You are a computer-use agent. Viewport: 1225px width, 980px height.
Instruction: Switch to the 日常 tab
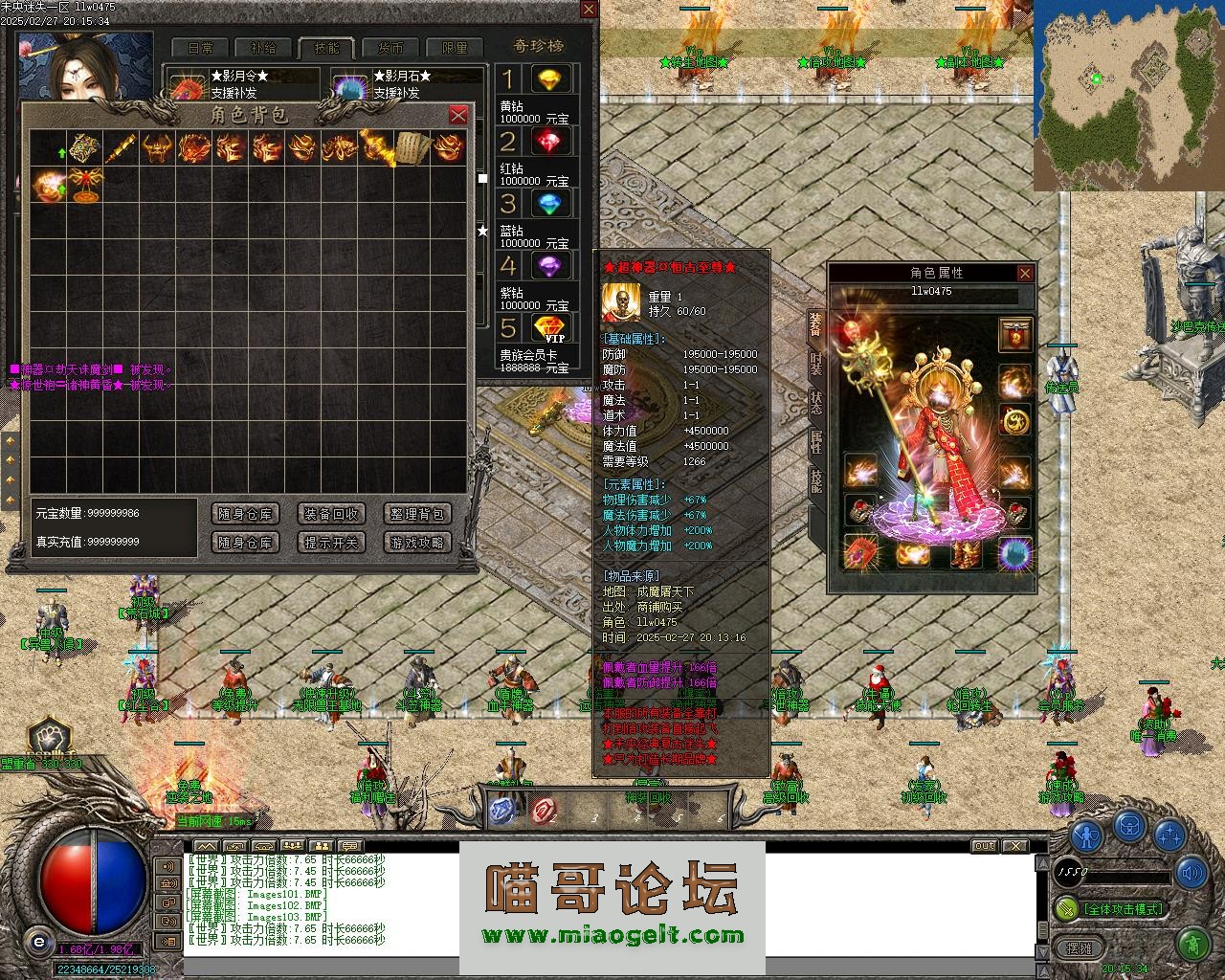pyautogui.click(x=200, y=48)
